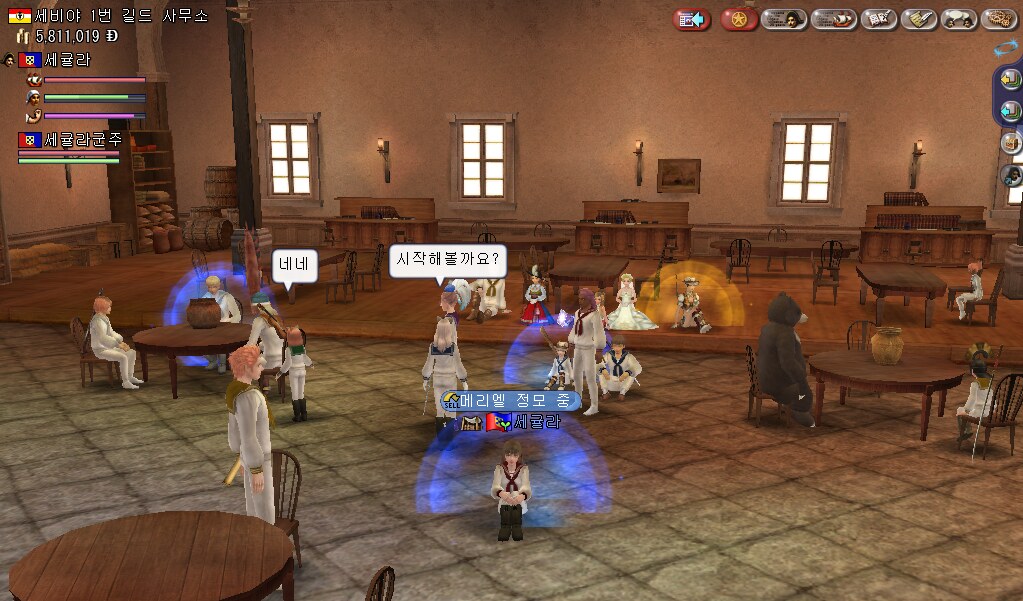Open the treasure chest side icon
This screenshot has height=601, width=1023.
pyautogui.click(x=1011, y=142)
